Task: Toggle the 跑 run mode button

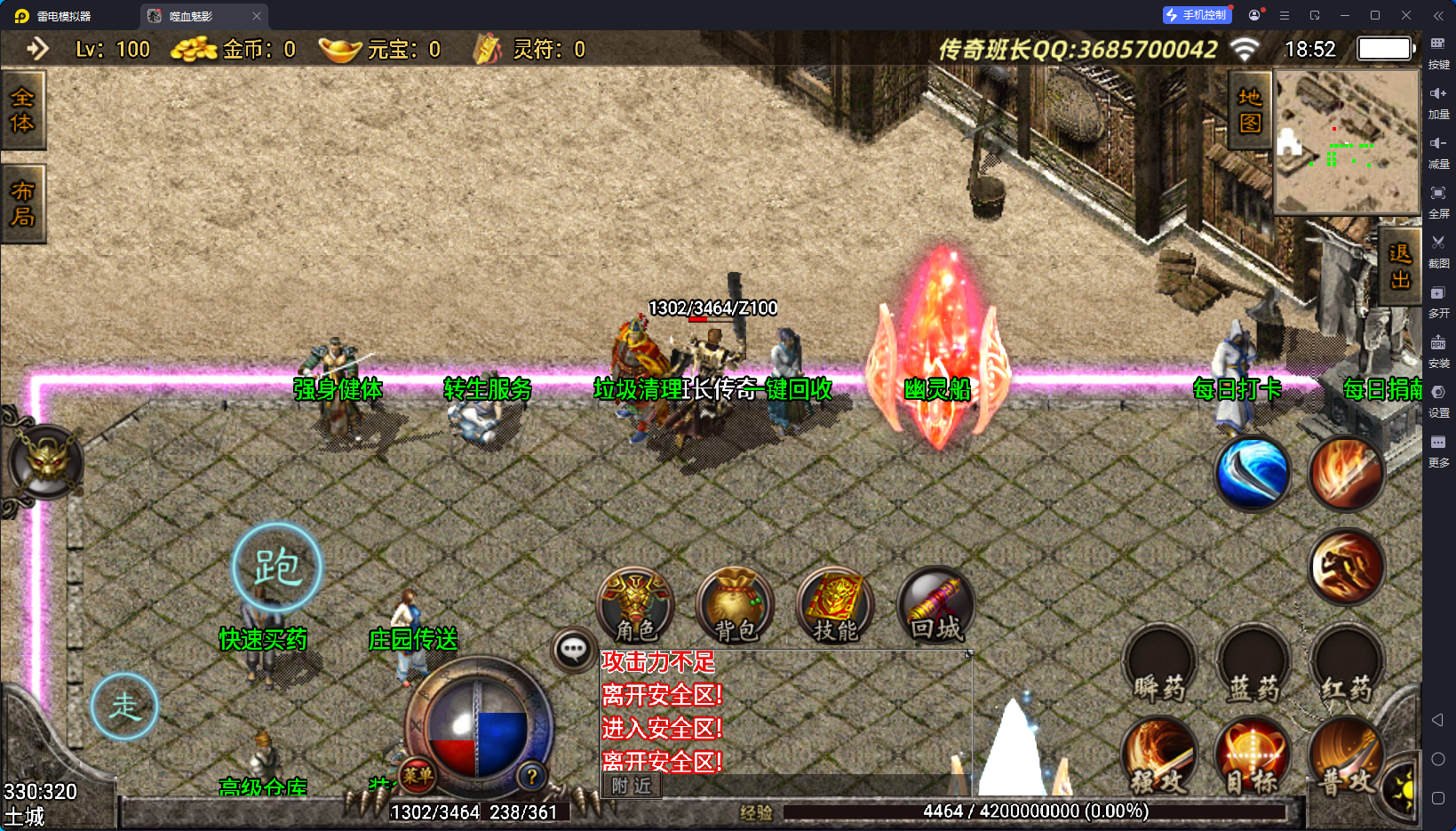Action: 277,567
